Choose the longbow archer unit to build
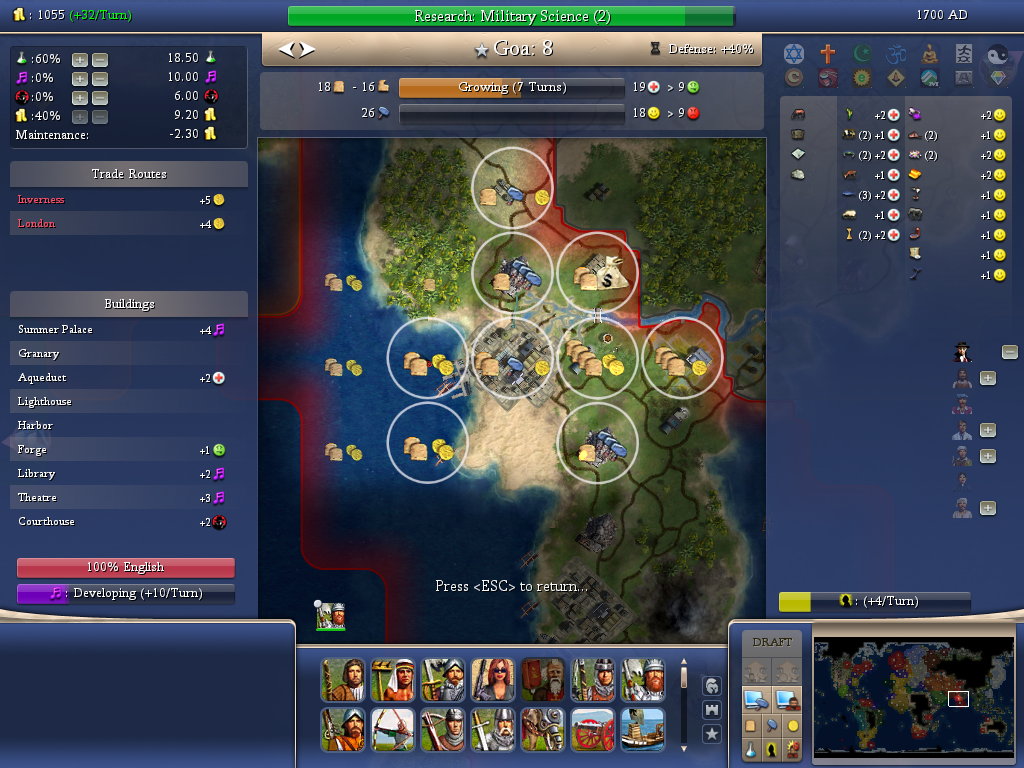1024x768 pixels. [391, 729]
